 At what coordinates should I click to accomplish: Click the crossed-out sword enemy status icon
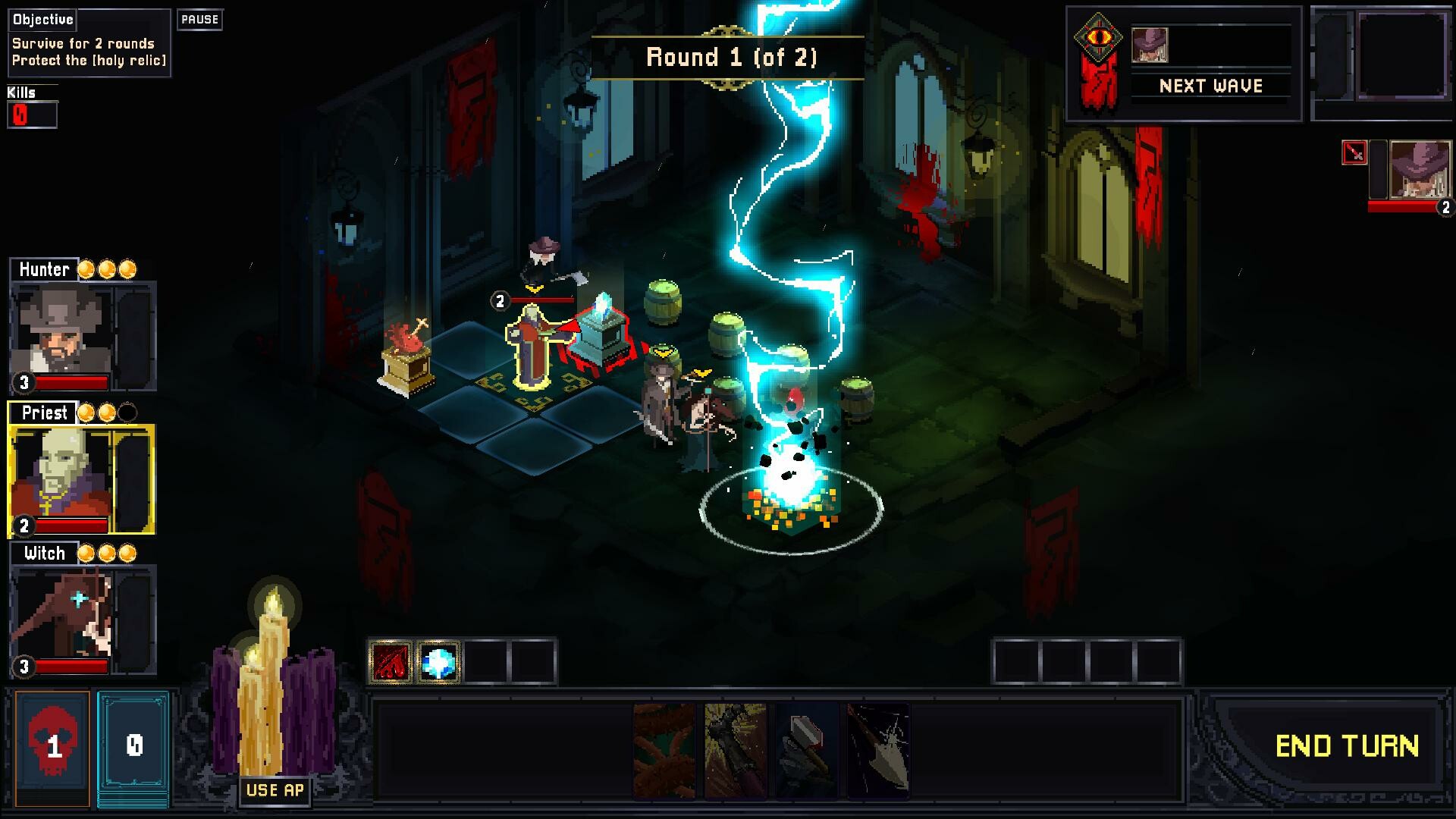[x=1354, y=150]
